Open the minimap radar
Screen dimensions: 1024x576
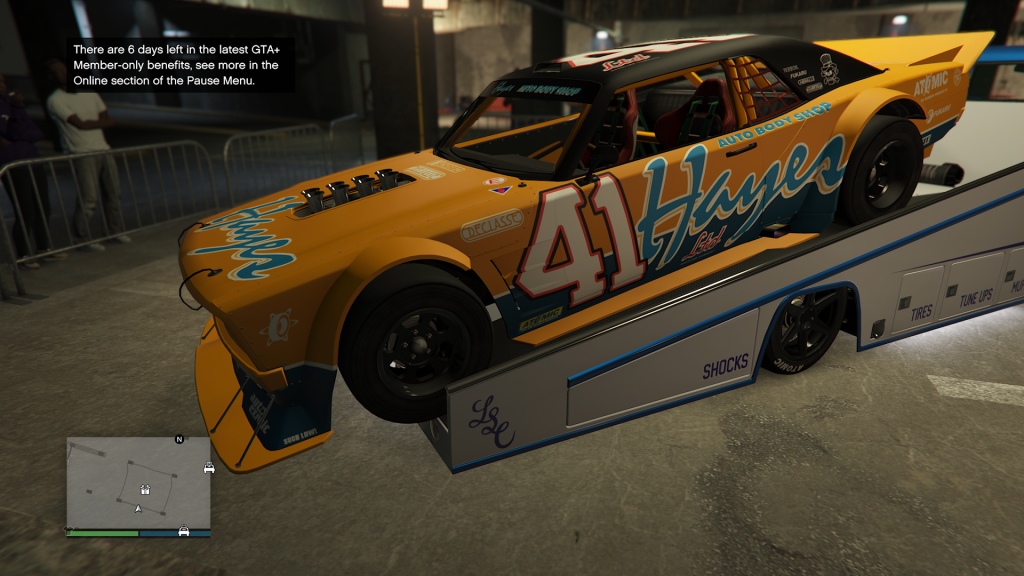pyautogui.click(x=139, y=483)
